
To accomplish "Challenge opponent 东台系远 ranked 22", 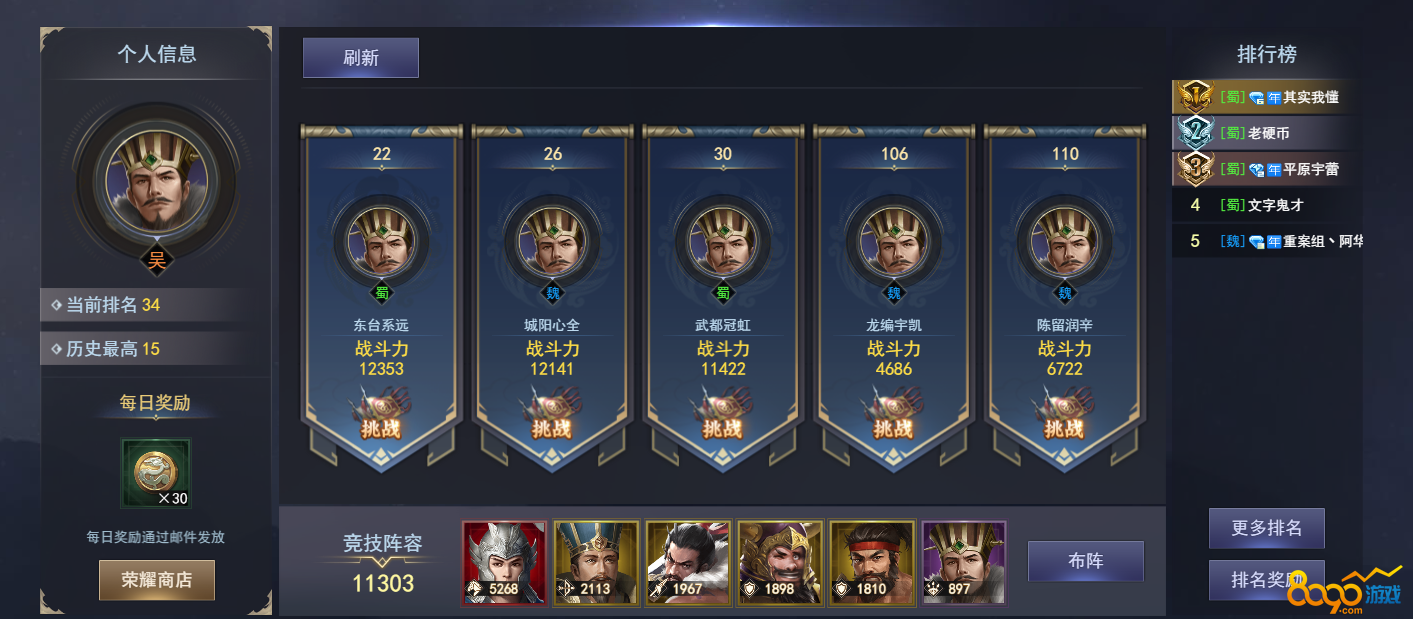I will [381, 421].
